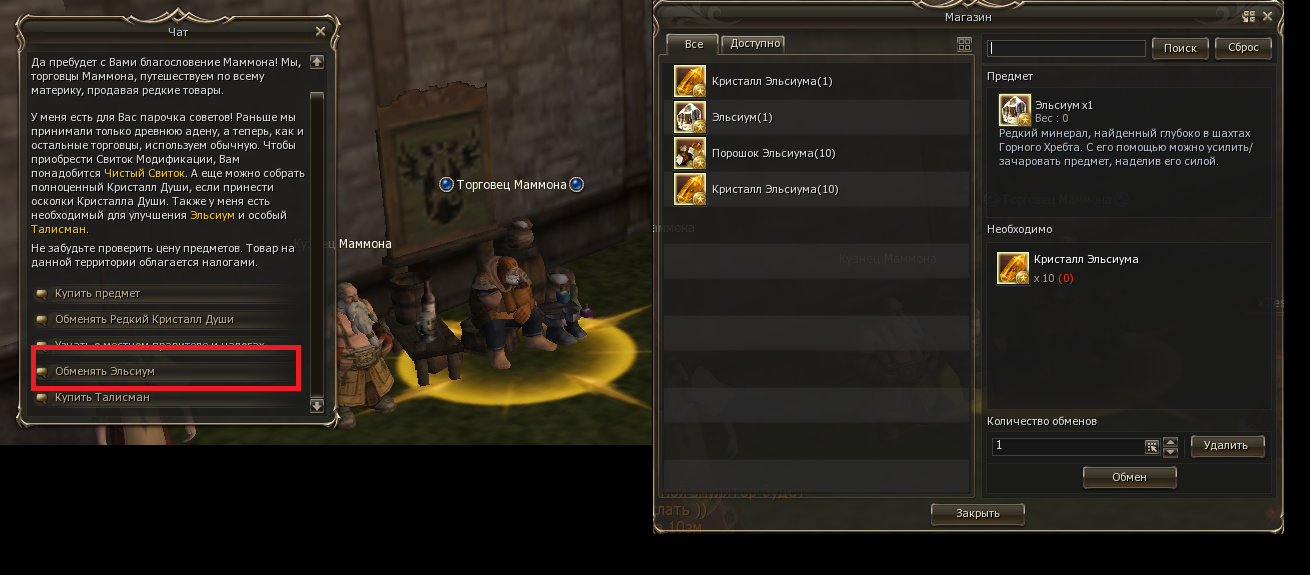Close the Магазин shop window
1310x575 pixels.
point(1267,16)
